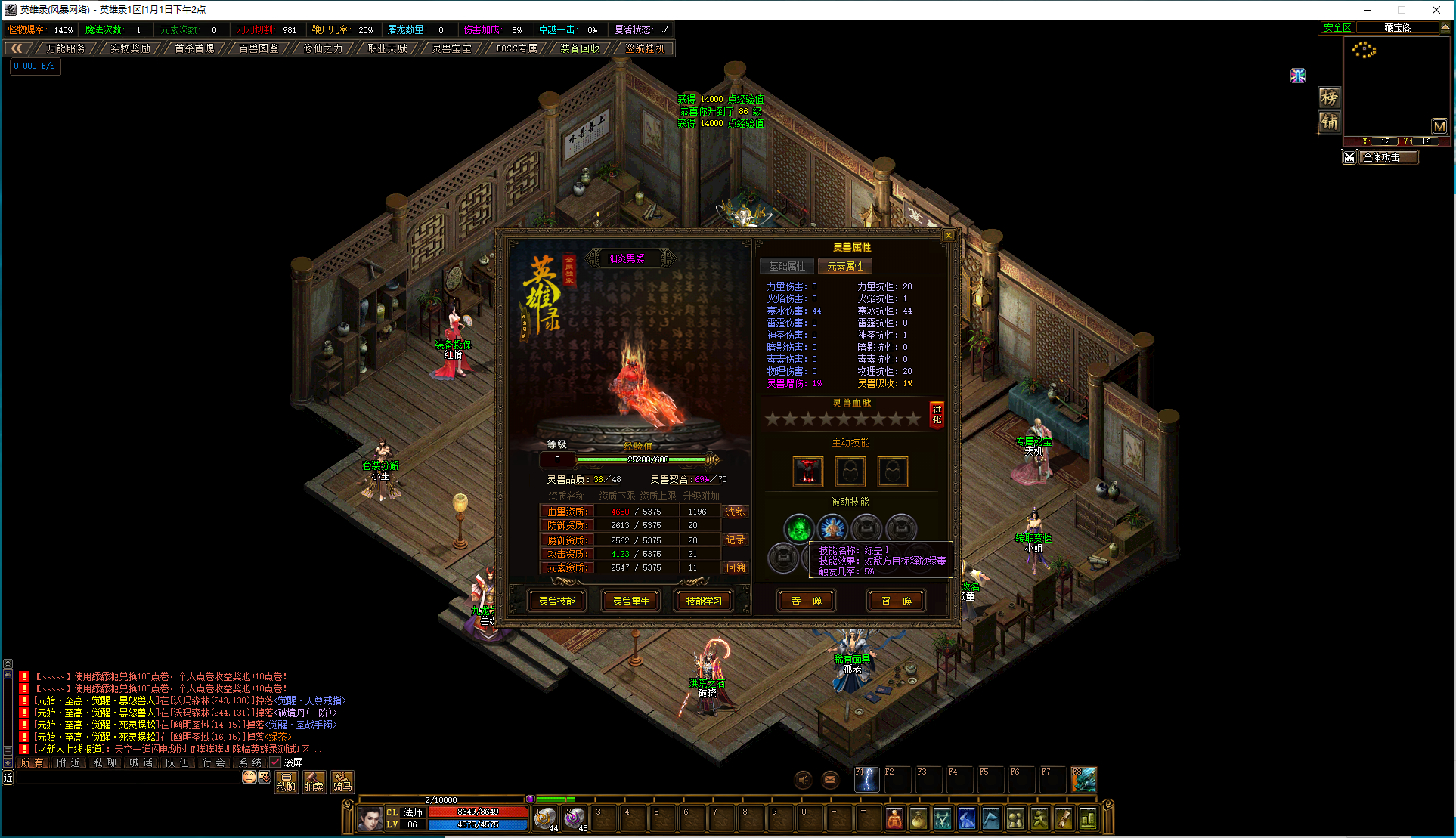Switch to the 基础属性 tab
This screenshot has height=838, width=1456.
pyautogui.click(x=787, y=266)
